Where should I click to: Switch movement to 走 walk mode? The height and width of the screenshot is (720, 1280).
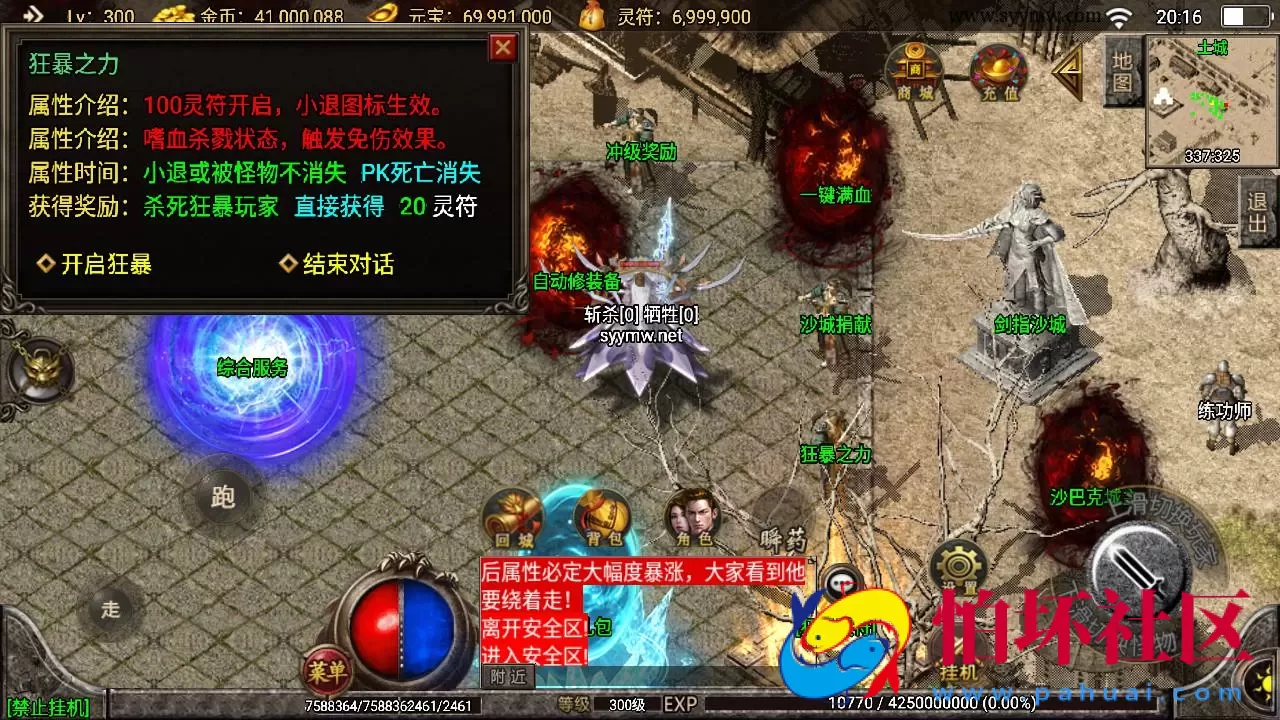tap(112, 607)
